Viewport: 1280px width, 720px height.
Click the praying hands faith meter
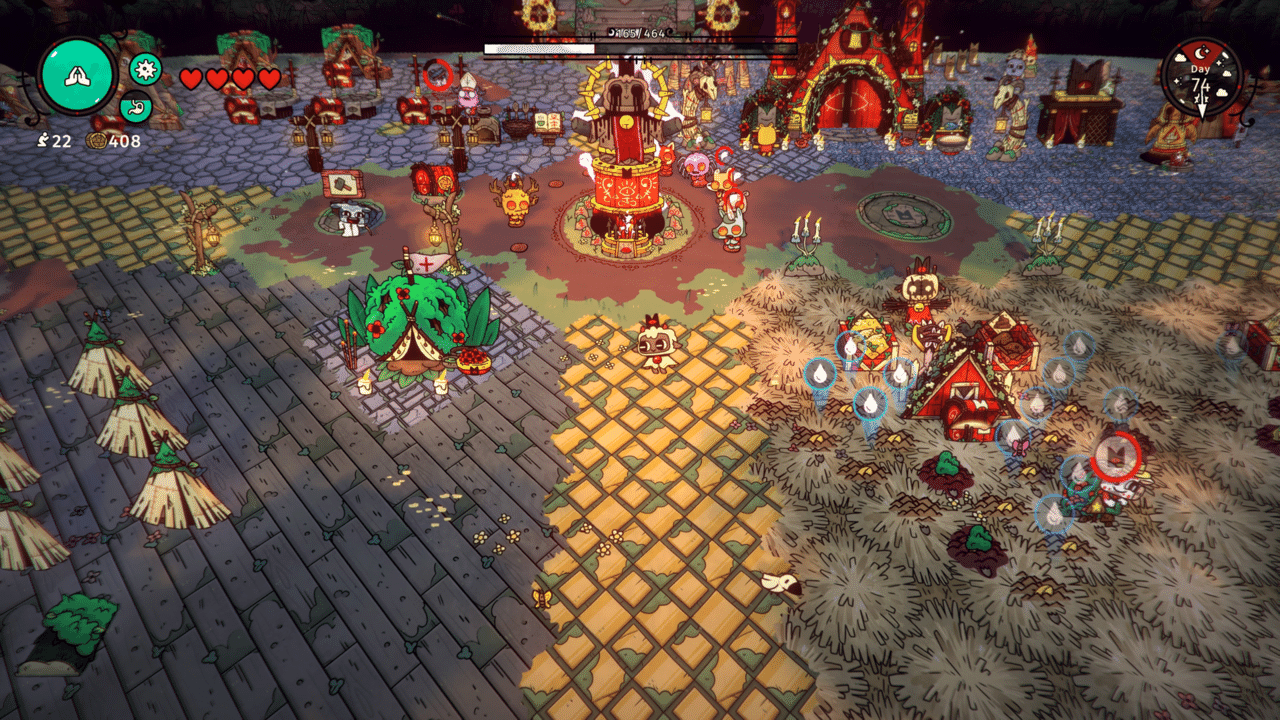click(77, 76)
